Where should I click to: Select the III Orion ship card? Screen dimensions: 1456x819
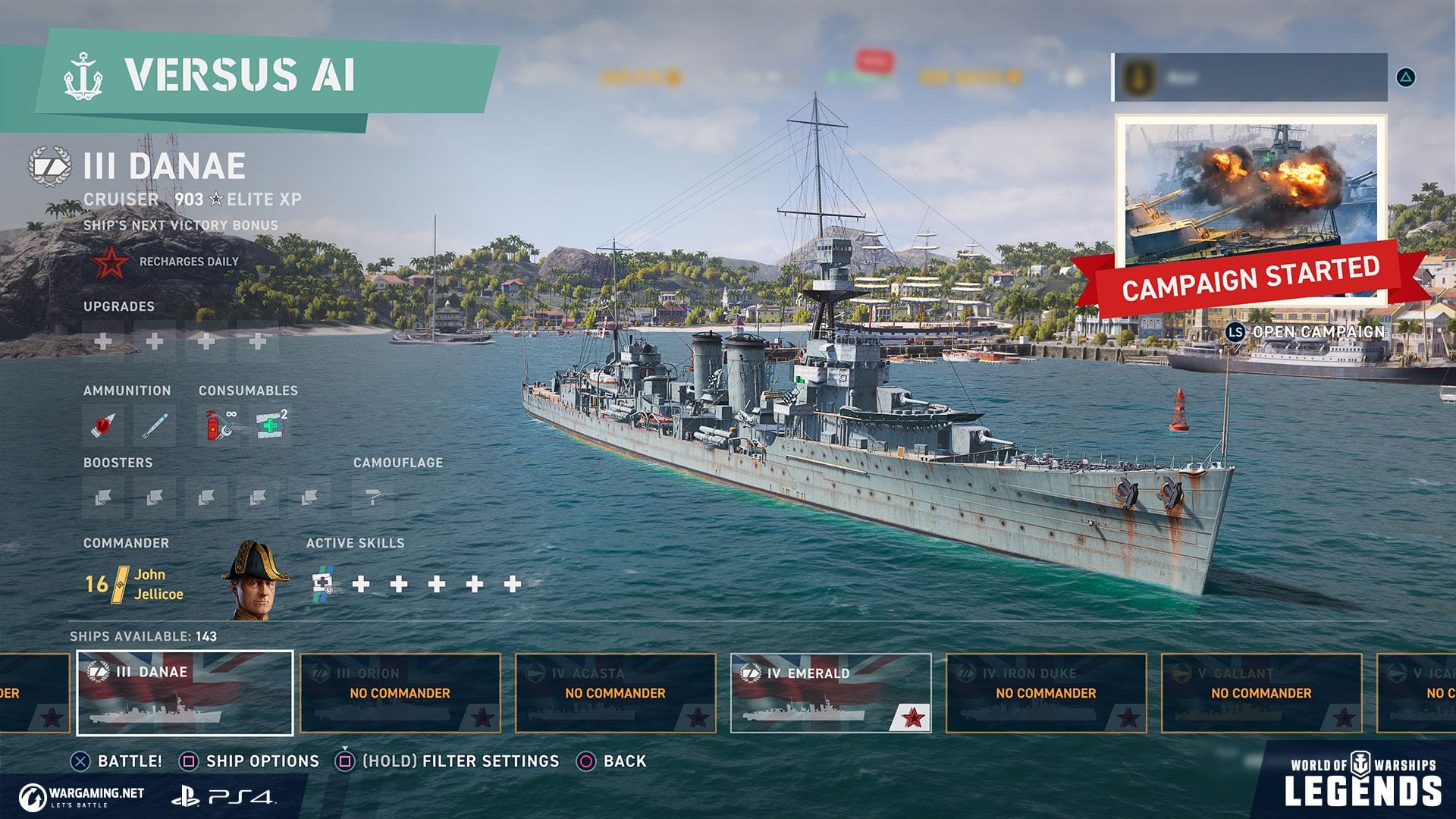(x=400, y=692)
